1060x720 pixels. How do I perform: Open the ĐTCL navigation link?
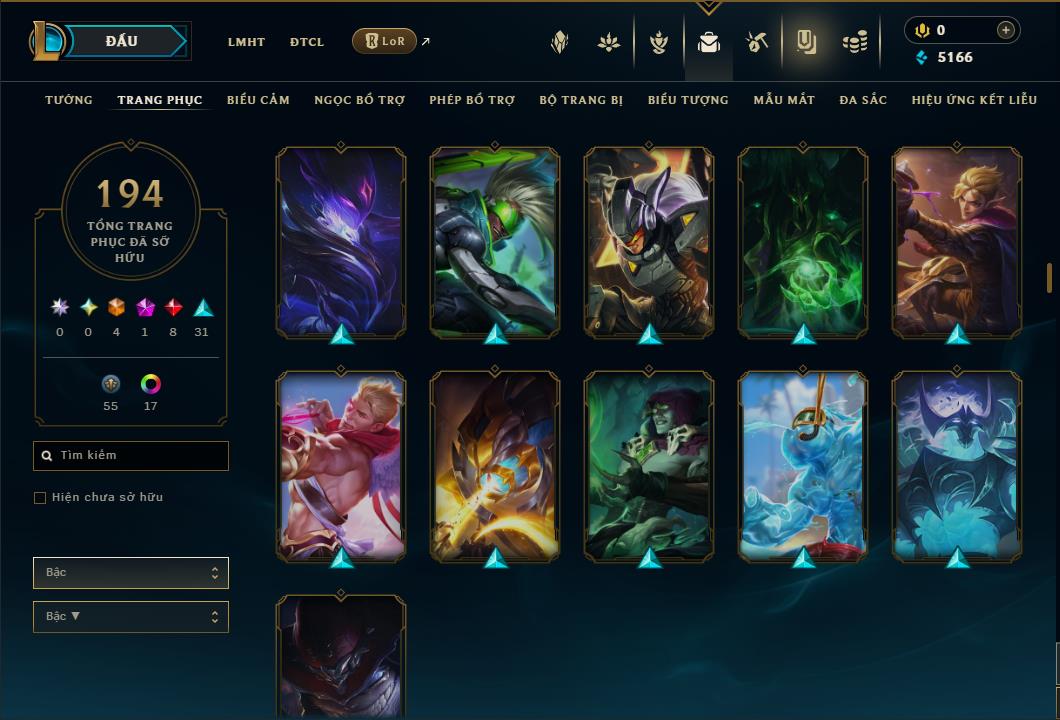click(x=307, y=42)
